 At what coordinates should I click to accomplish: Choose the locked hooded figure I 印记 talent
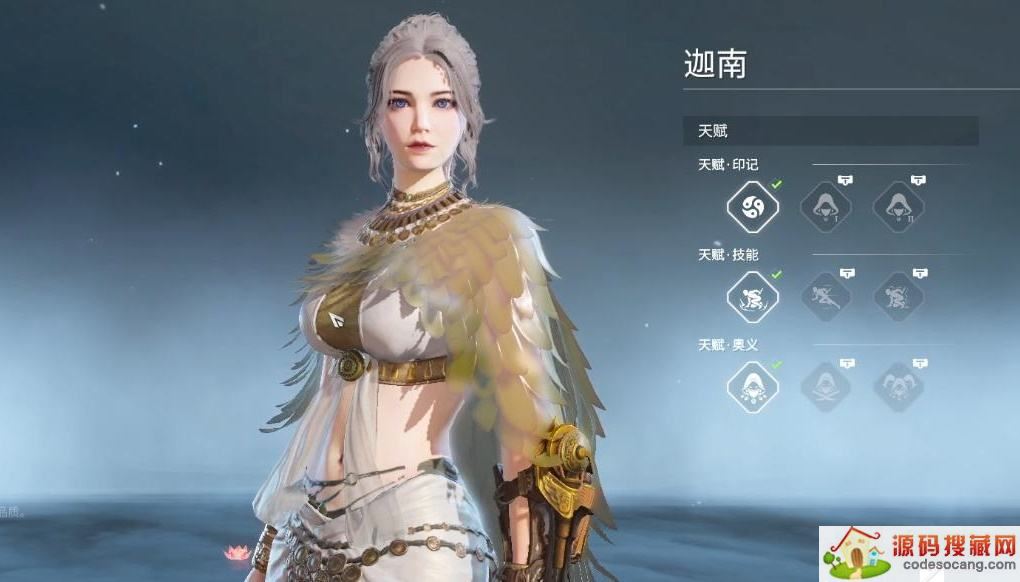point(825,207)
